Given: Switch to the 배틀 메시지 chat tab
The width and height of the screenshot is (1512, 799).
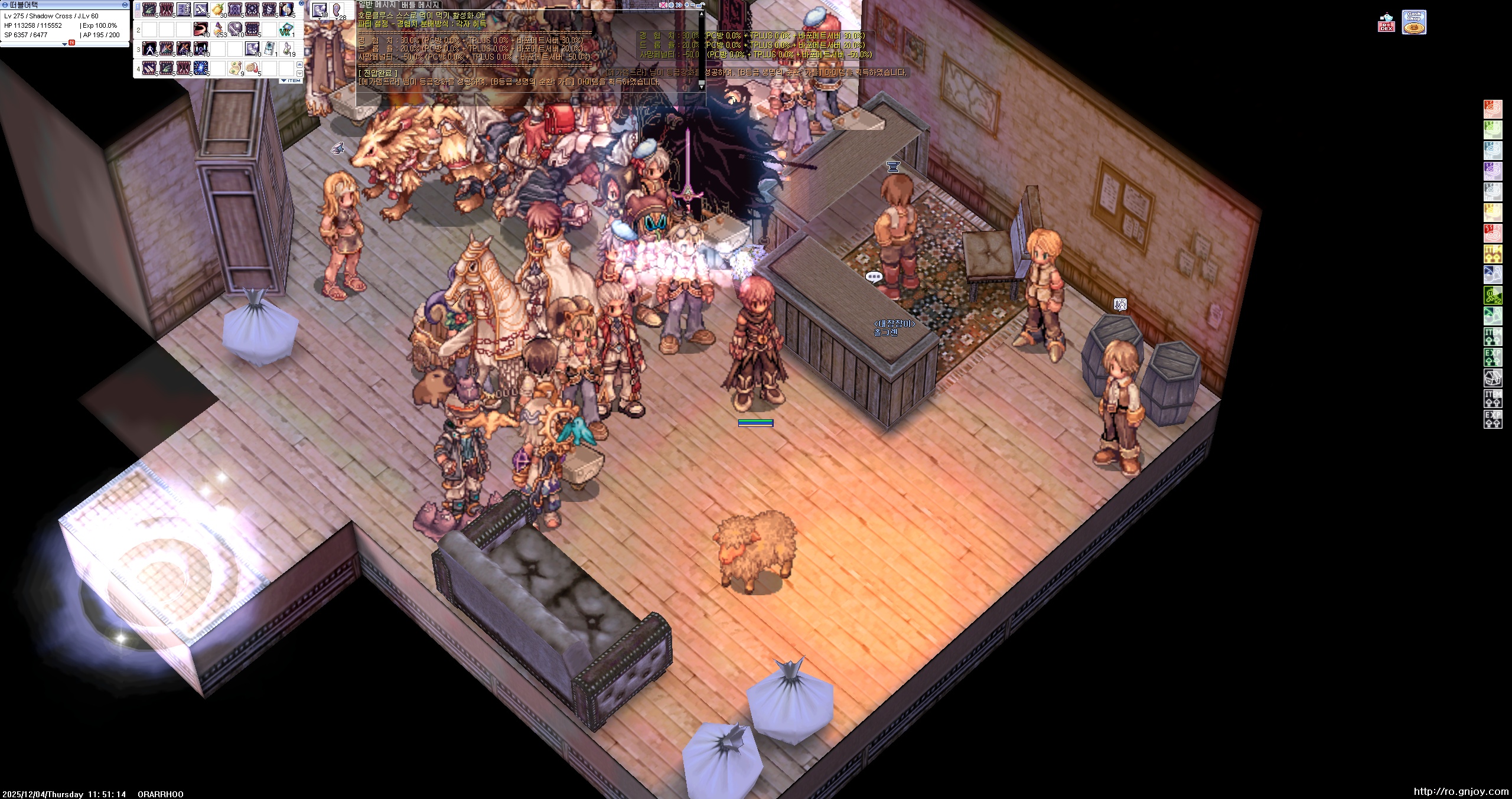Looking at the screenshot, I should pos(420,5).
